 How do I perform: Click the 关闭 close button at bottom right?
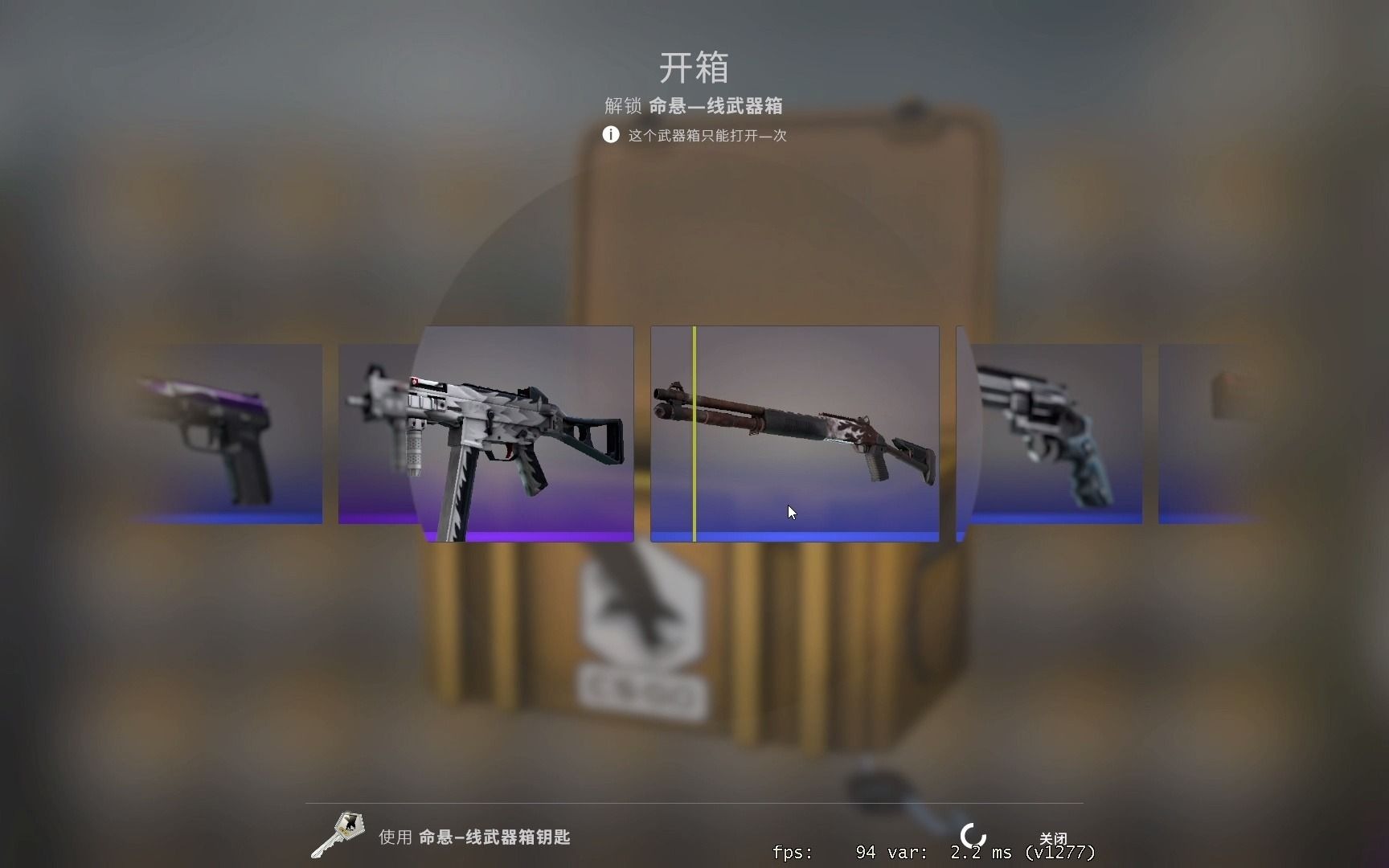(1055, 837)
